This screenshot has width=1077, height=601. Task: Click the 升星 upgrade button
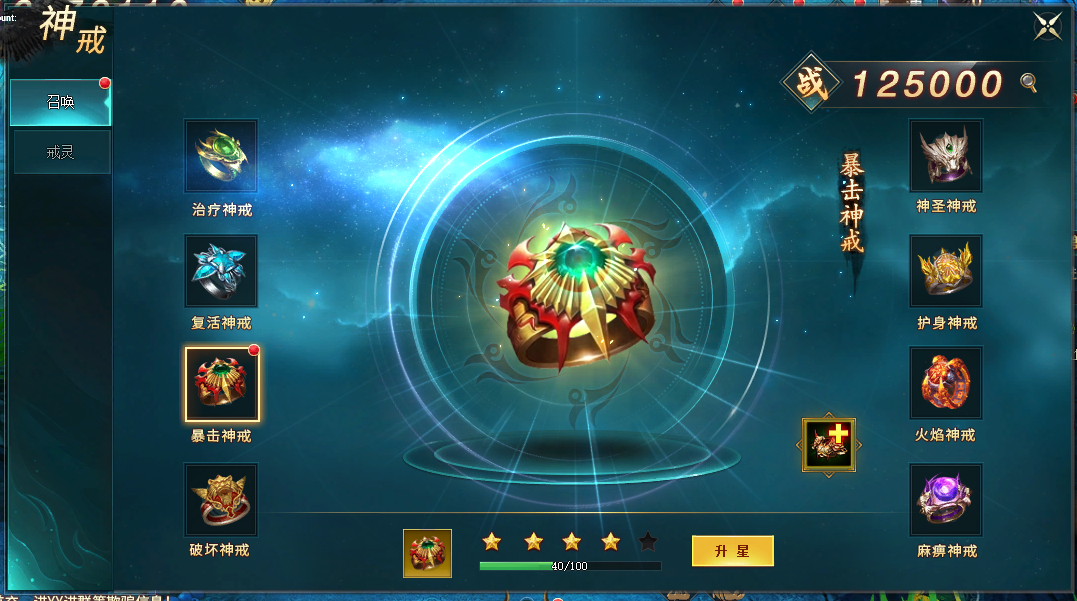pyautogui.click(x=732, y=551)
